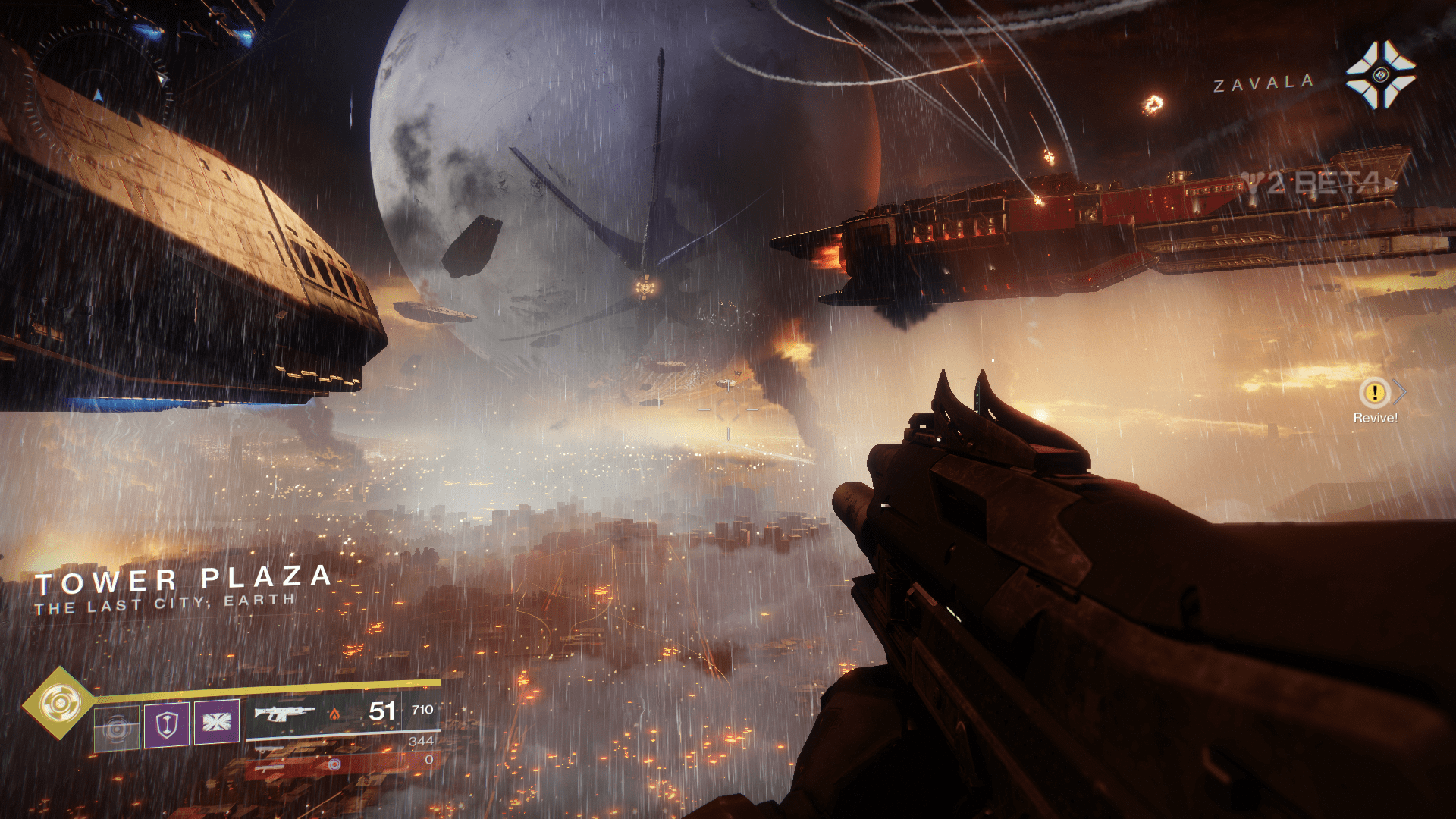This screenshot has height=819, width=1456.
Task: Activate the golden diamond super ability icon
Action: (60, 704)
